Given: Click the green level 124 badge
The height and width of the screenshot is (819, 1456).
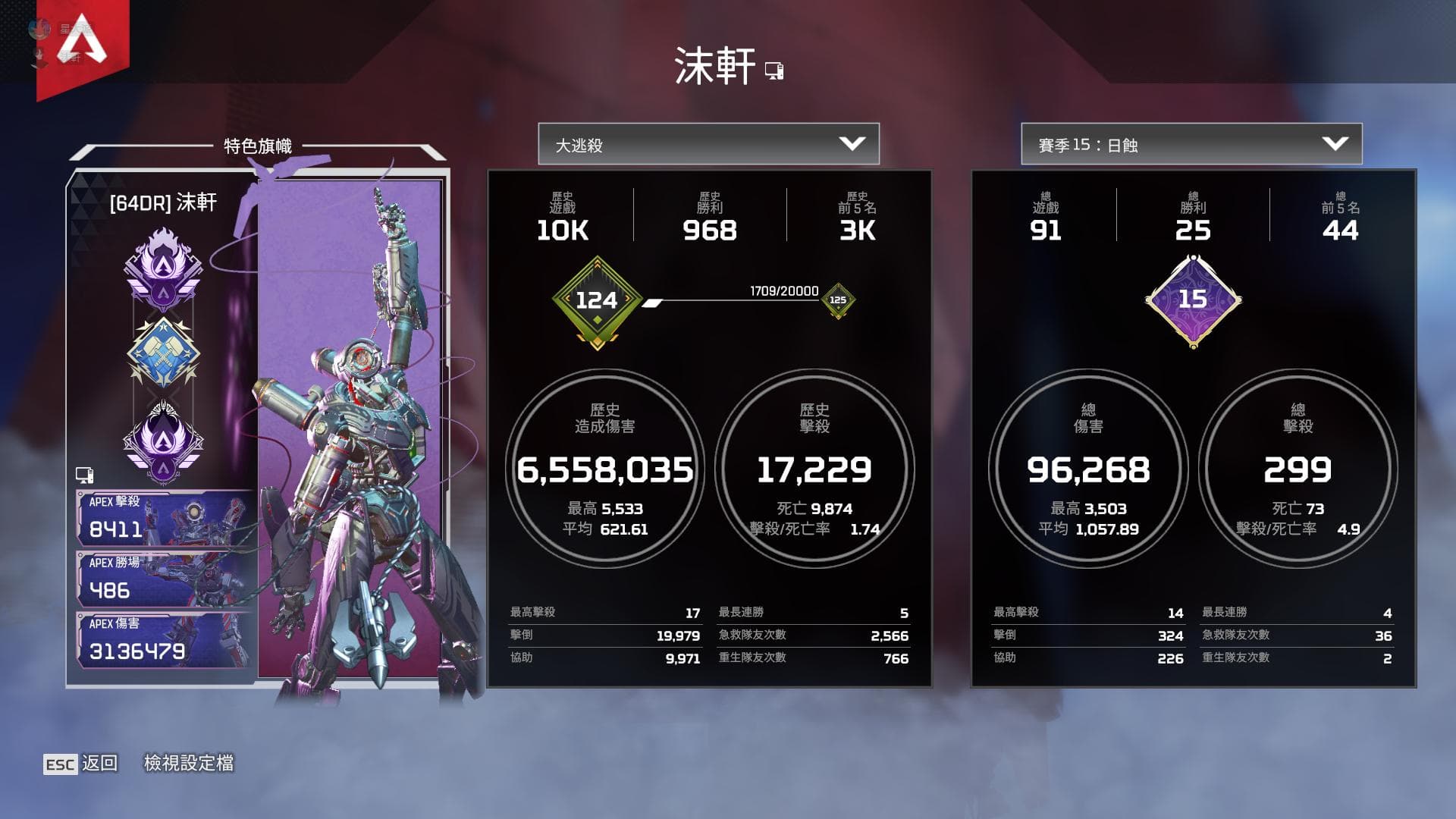Looking at the screenshot, I should coord(599,300).
